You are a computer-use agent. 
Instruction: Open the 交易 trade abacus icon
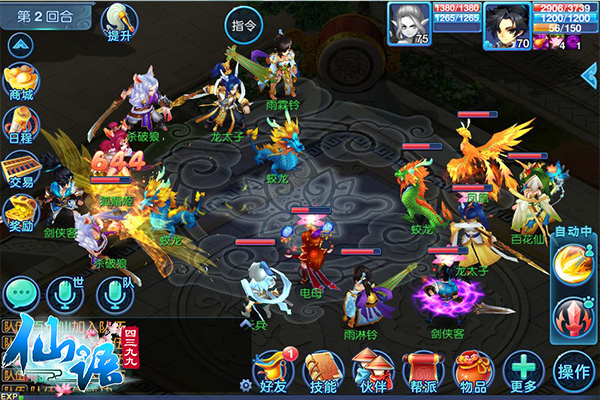point(21,168)
